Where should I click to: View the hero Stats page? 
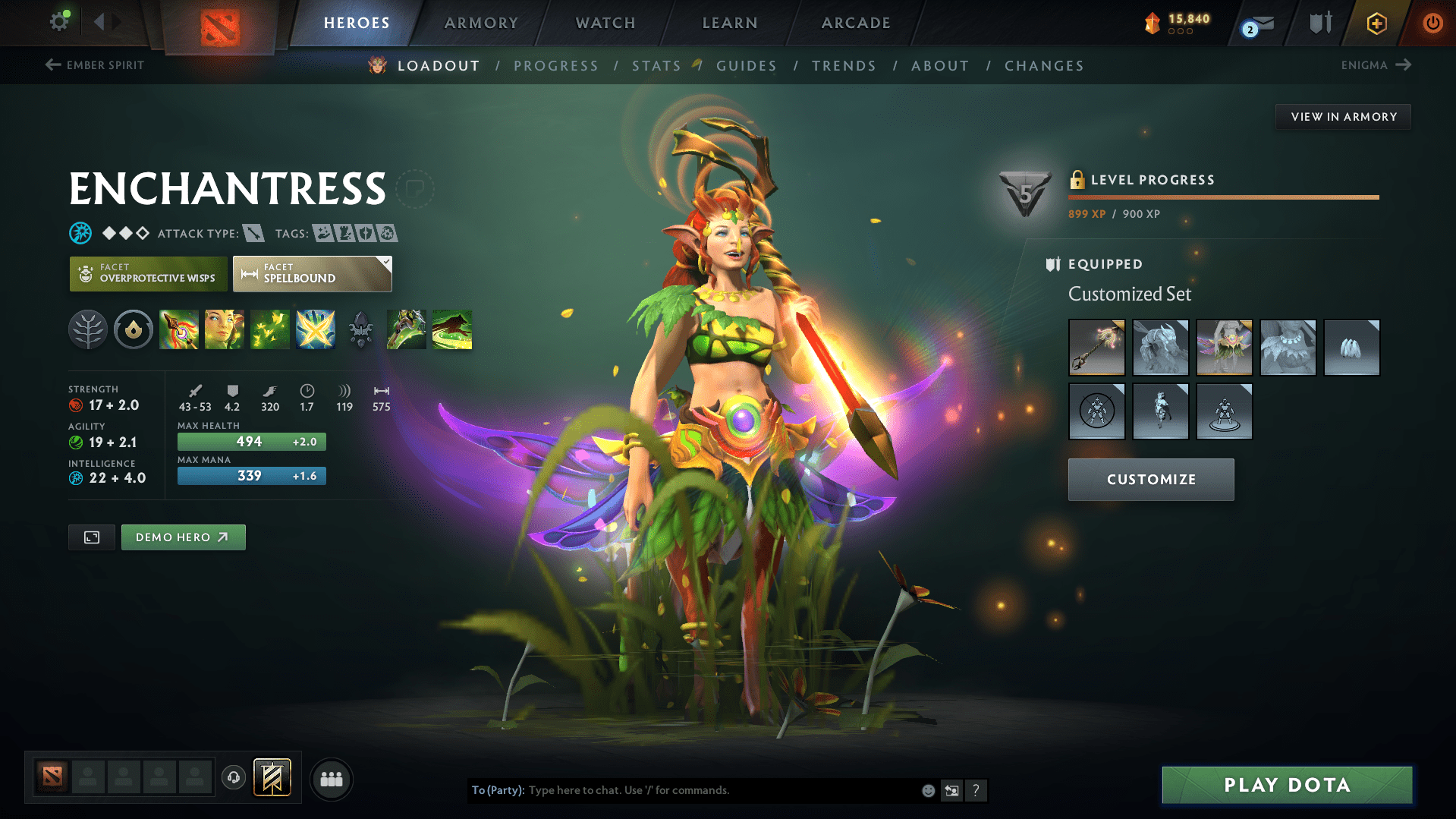pos(656,66)
